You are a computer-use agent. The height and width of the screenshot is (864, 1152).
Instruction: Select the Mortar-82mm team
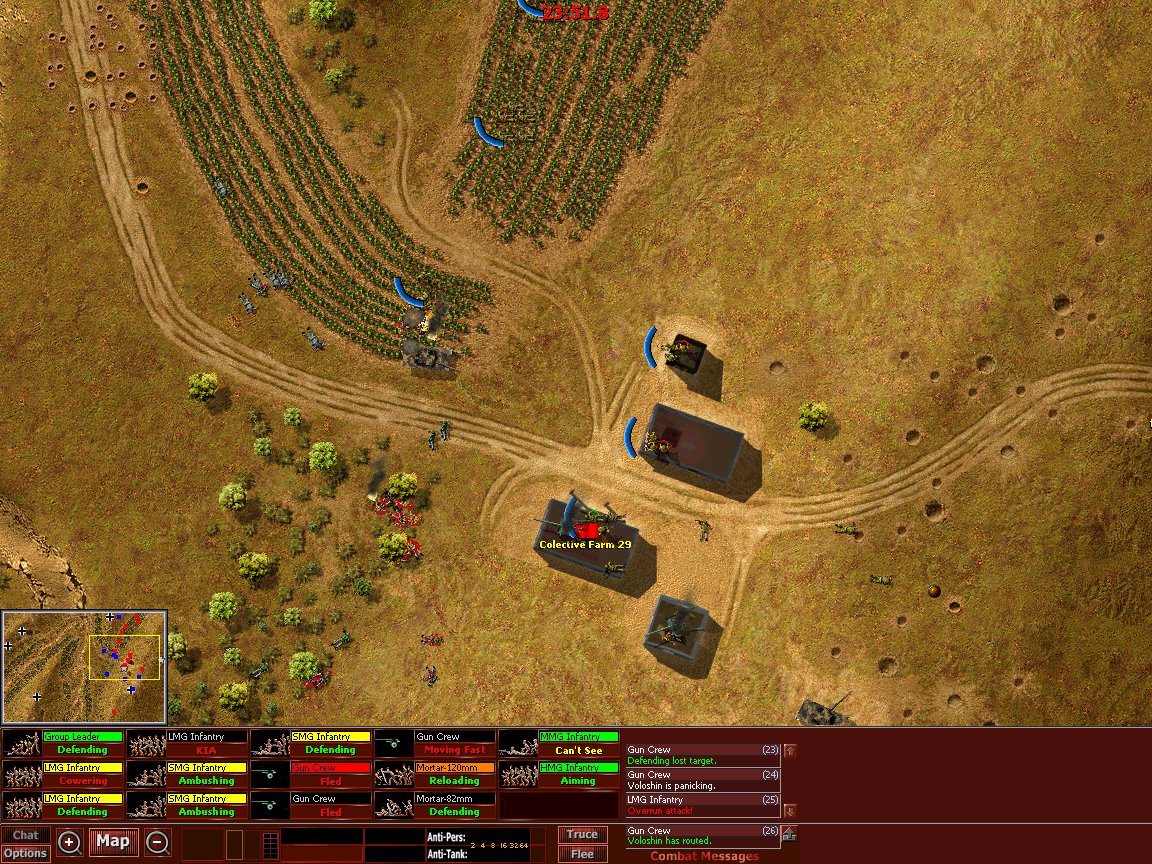pyautogui.click(x=435, y=805)
